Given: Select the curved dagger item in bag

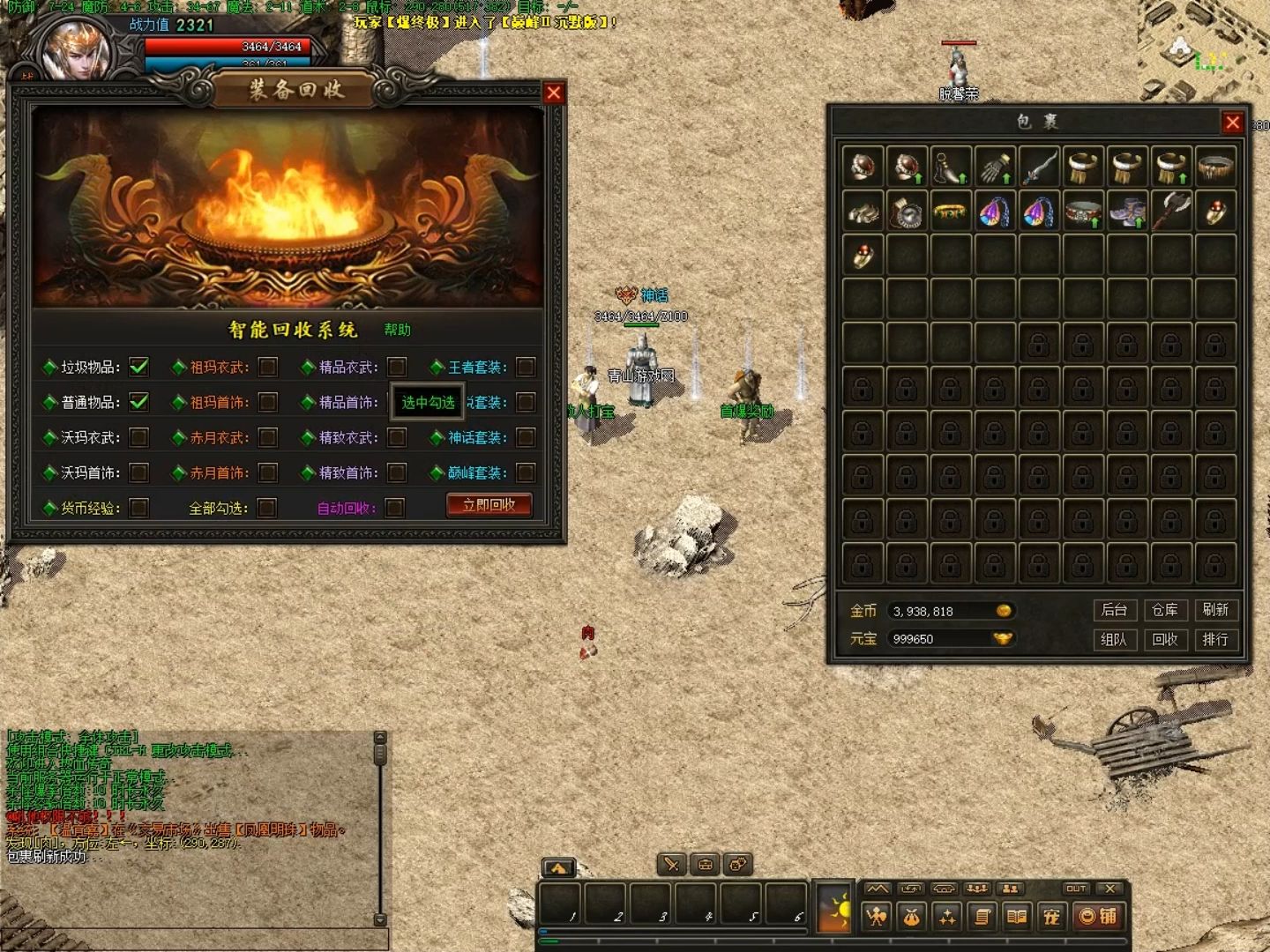Looking at the screenshot, I should 1039,167.
